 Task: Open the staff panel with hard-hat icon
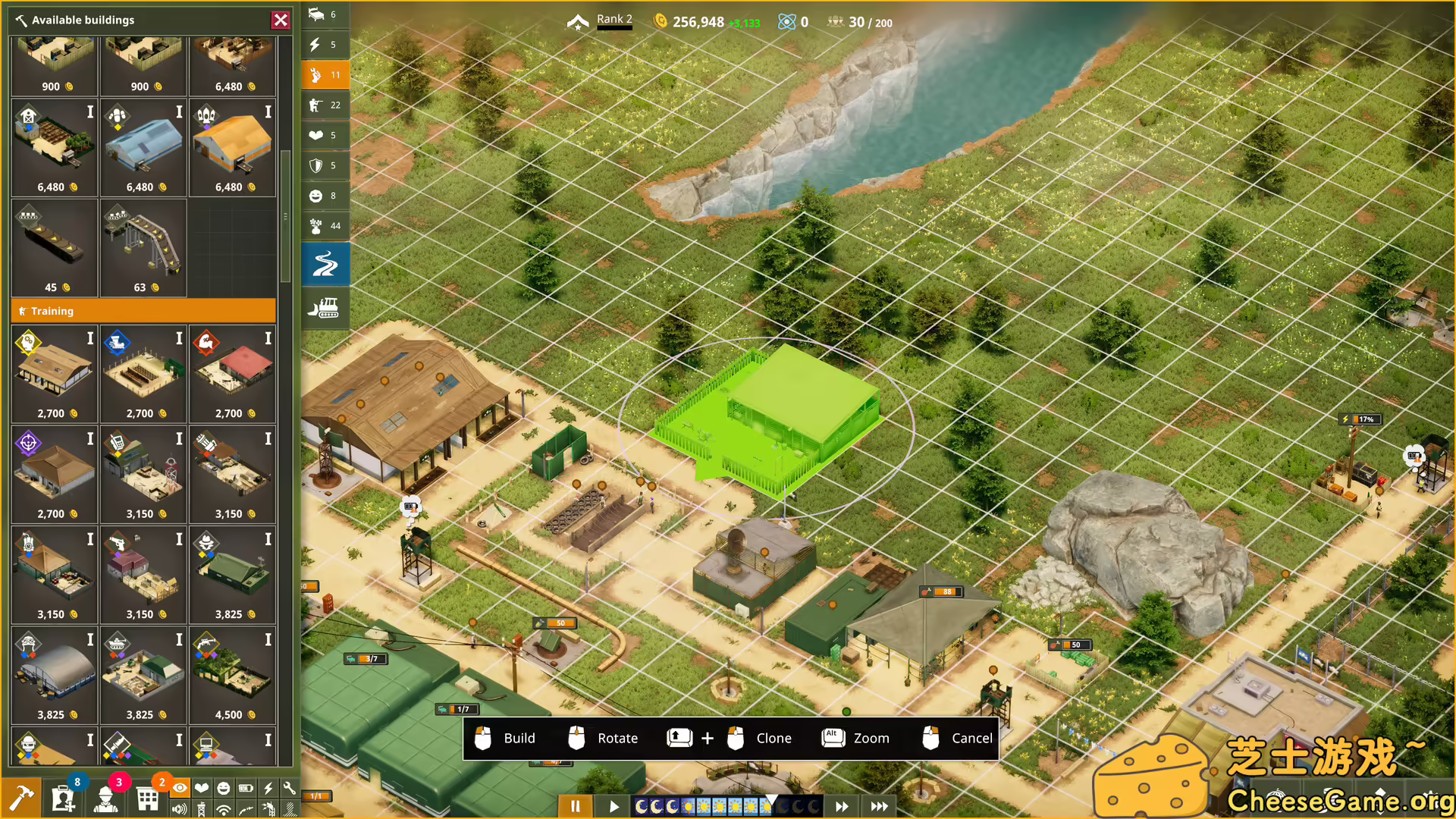(106, 798)
